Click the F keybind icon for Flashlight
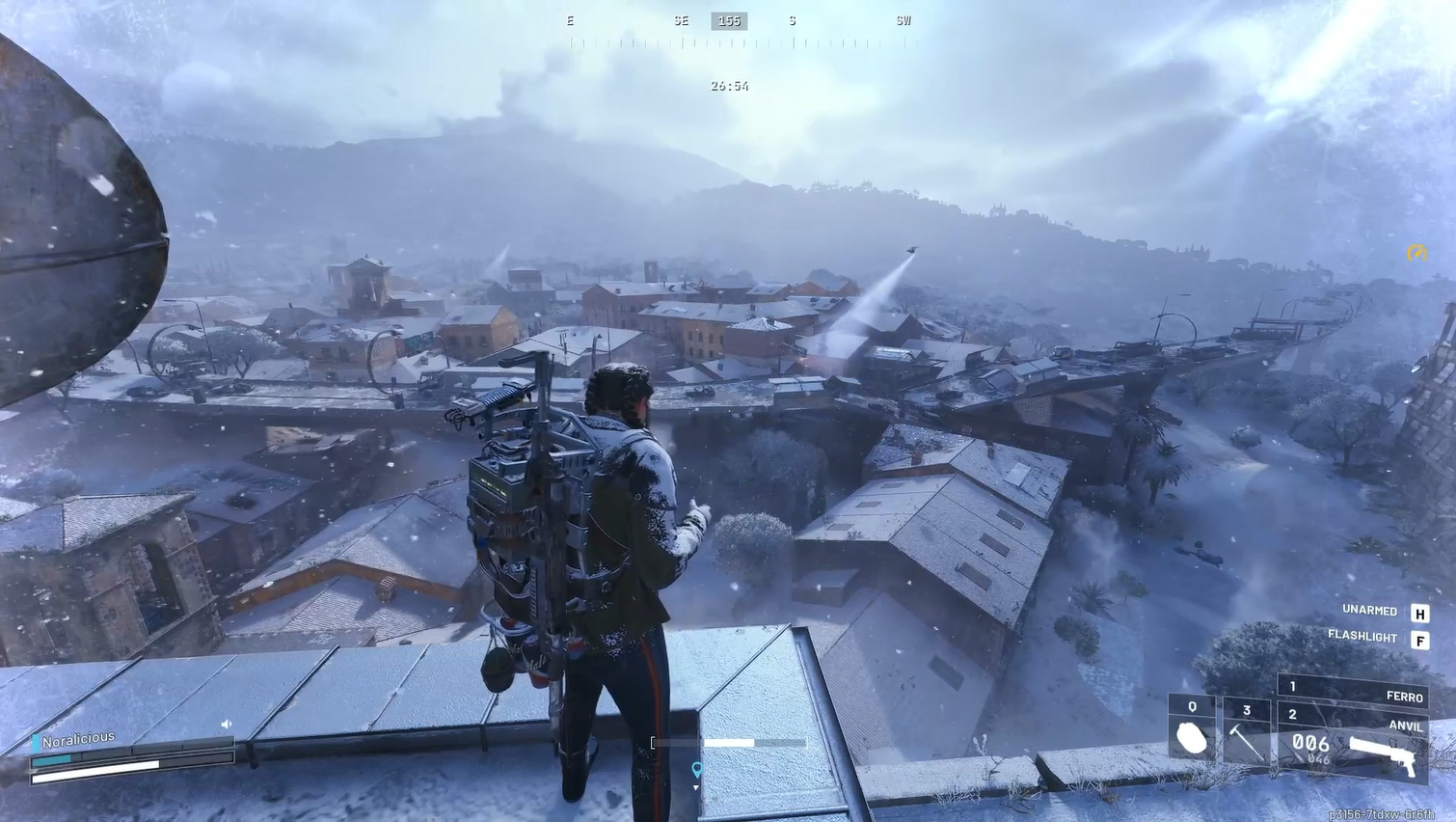The image size is (1456, 822). [x=1421, y=637]
